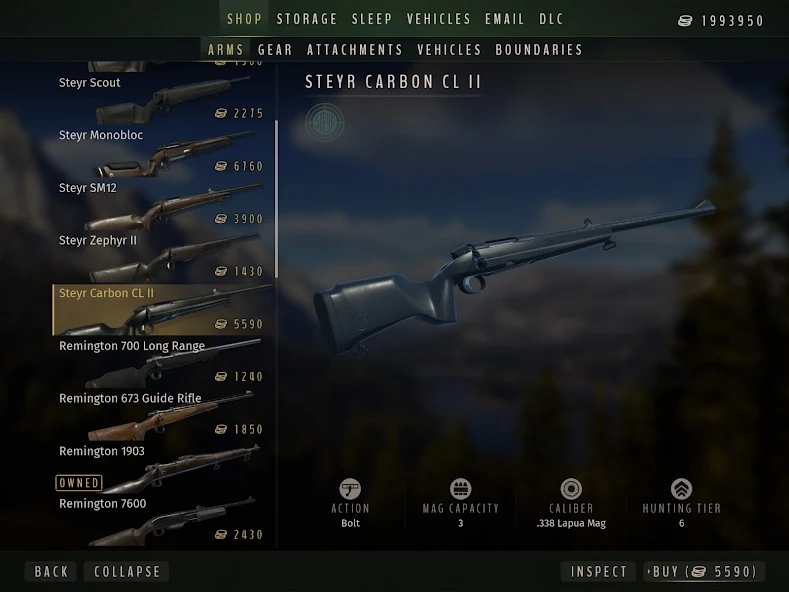Switch to the Boundaries category
789x592 pixels.
click(x=539, y=49)
